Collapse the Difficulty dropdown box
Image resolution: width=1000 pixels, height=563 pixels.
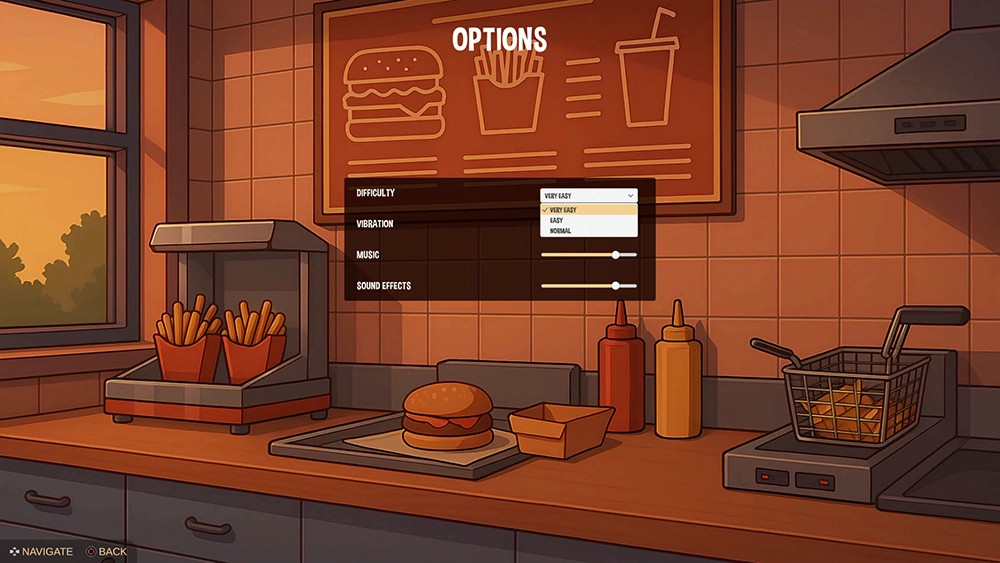[588, 195]
